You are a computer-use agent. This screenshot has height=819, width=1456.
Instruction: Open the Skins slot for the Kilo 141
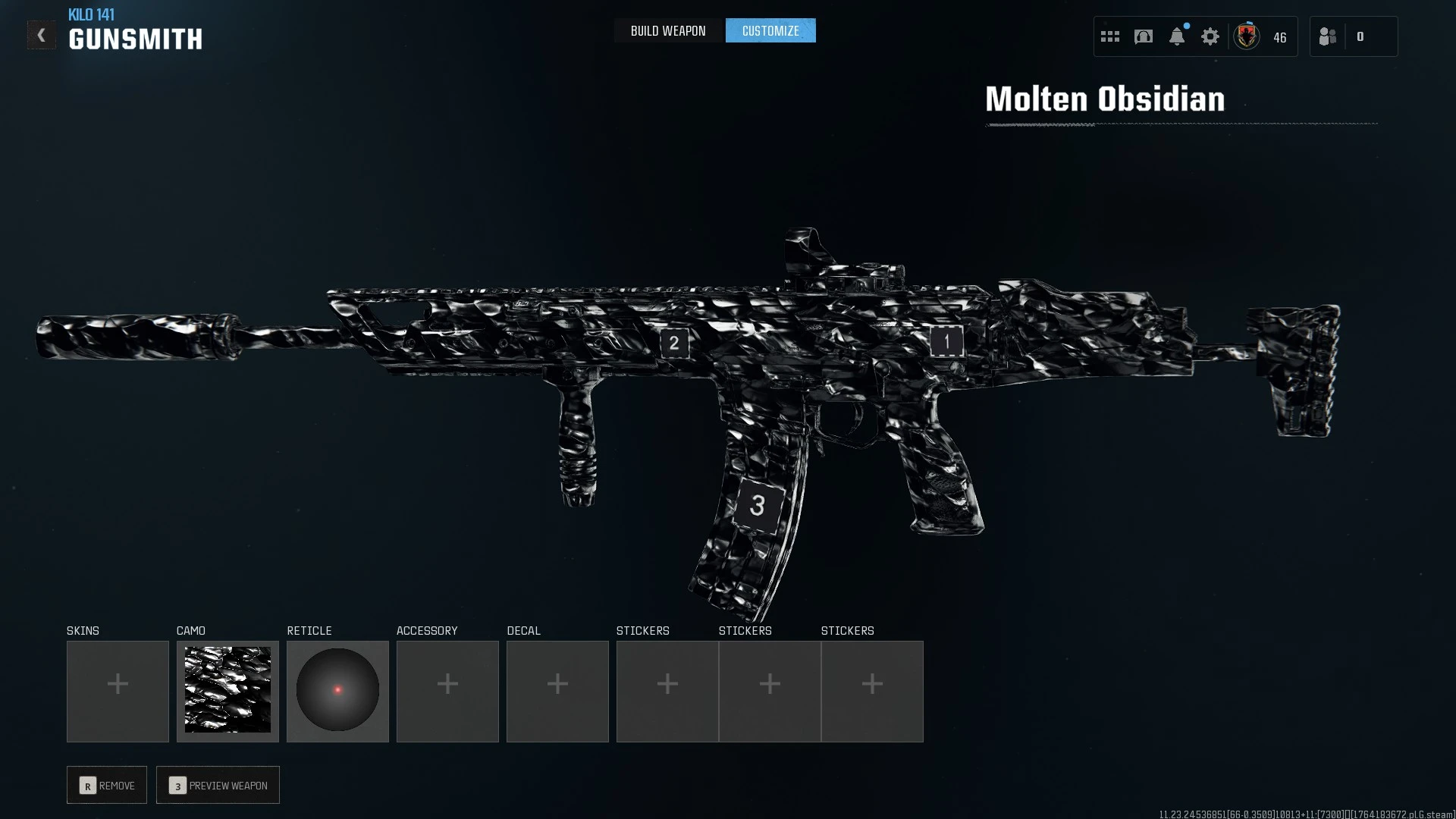tap(118, 690)
